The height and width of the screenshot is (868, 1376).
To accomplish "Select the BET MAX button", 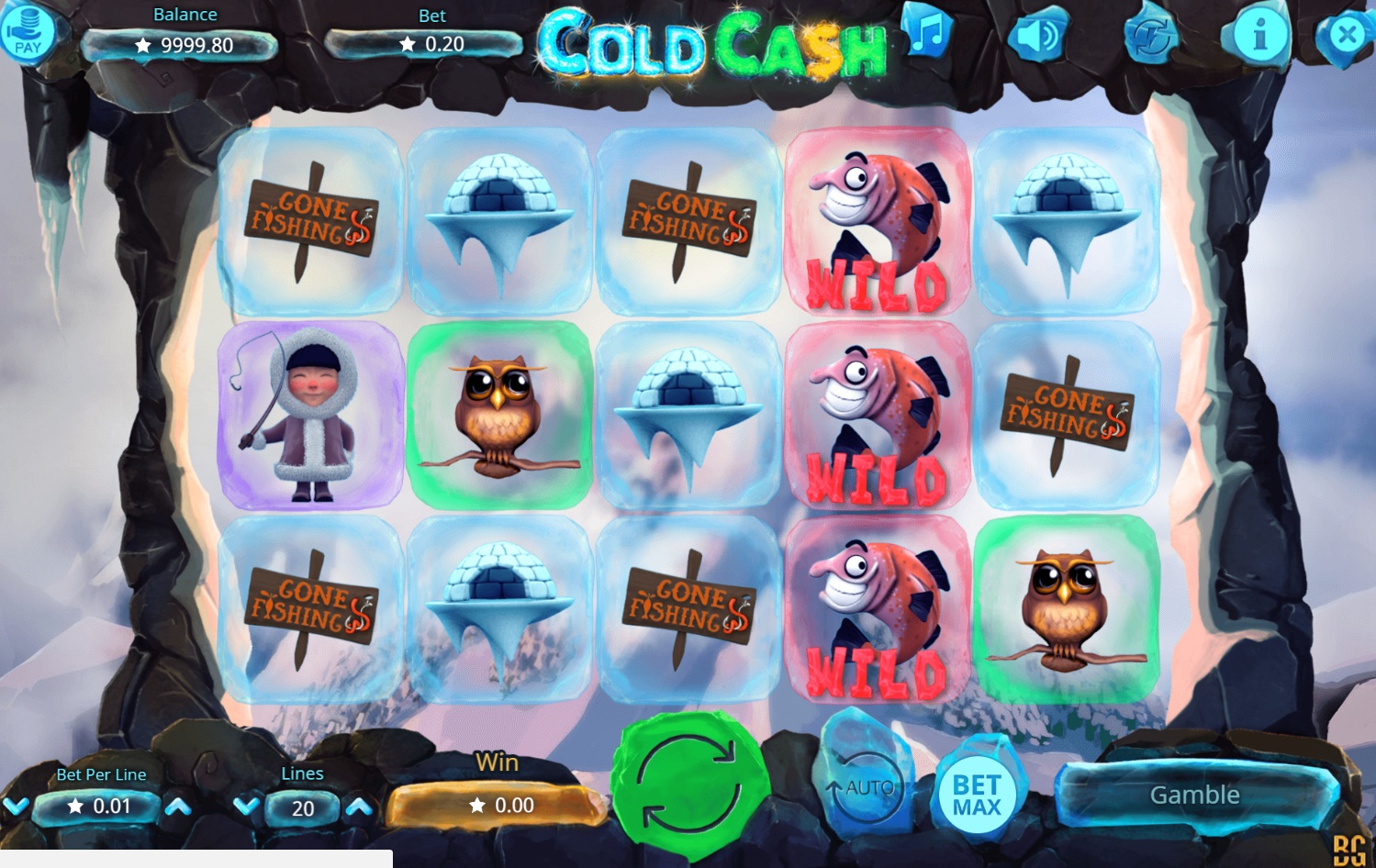I will pos(976,795).
